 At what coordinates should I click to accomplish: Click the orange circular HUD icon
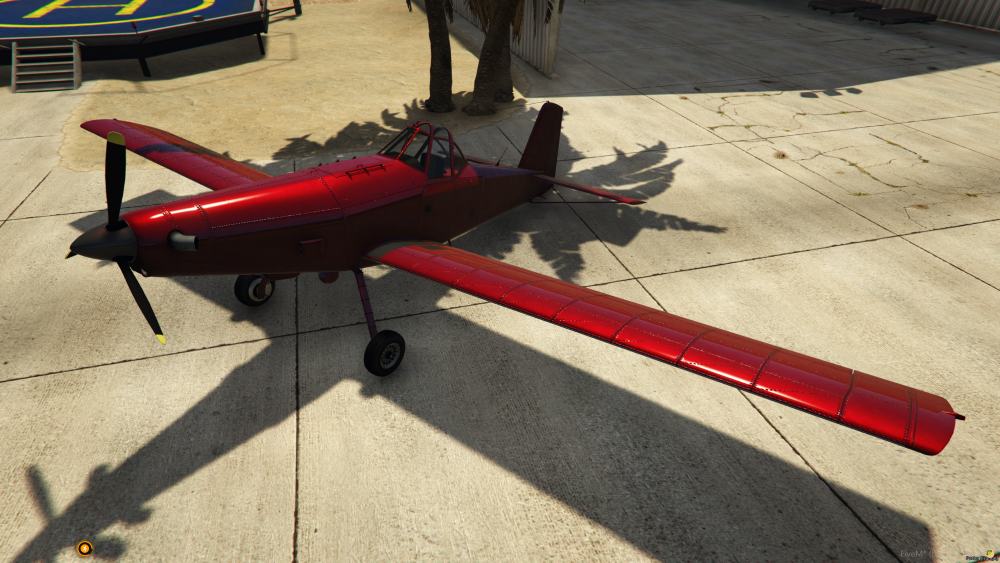coord(85,548)
